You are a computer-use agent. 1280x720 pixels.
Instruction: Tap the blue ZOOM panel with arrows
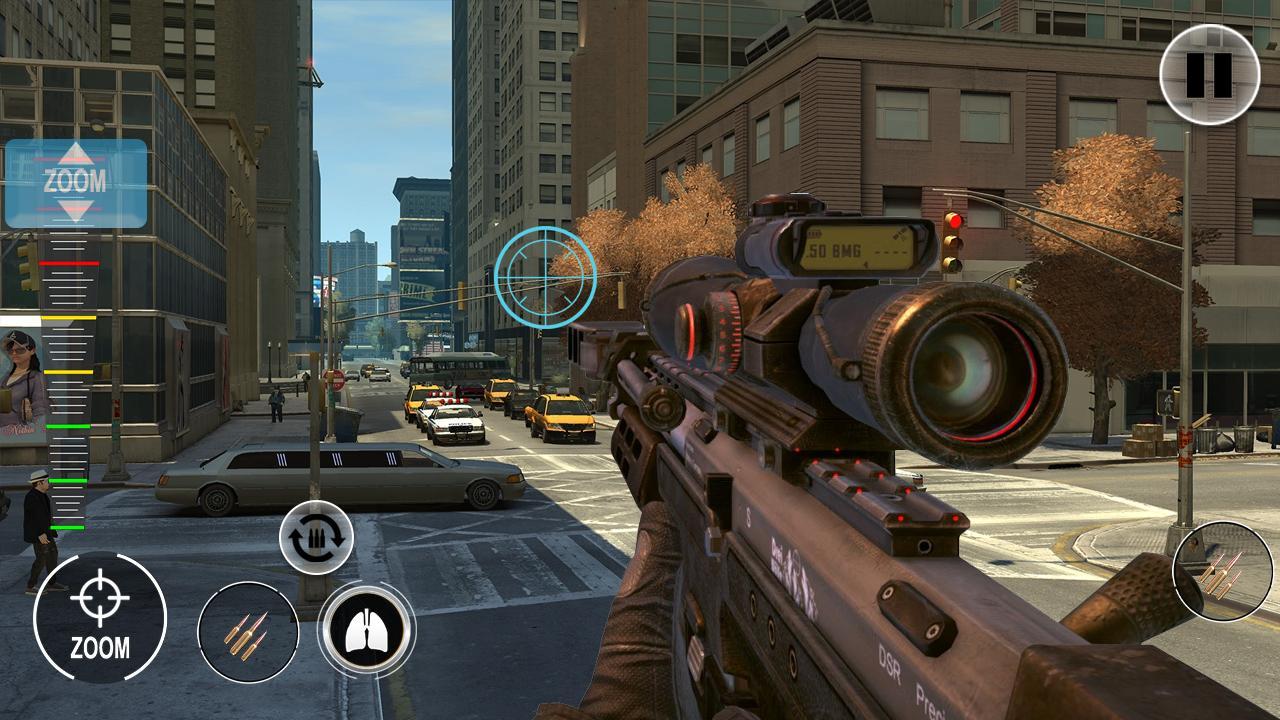76,183
